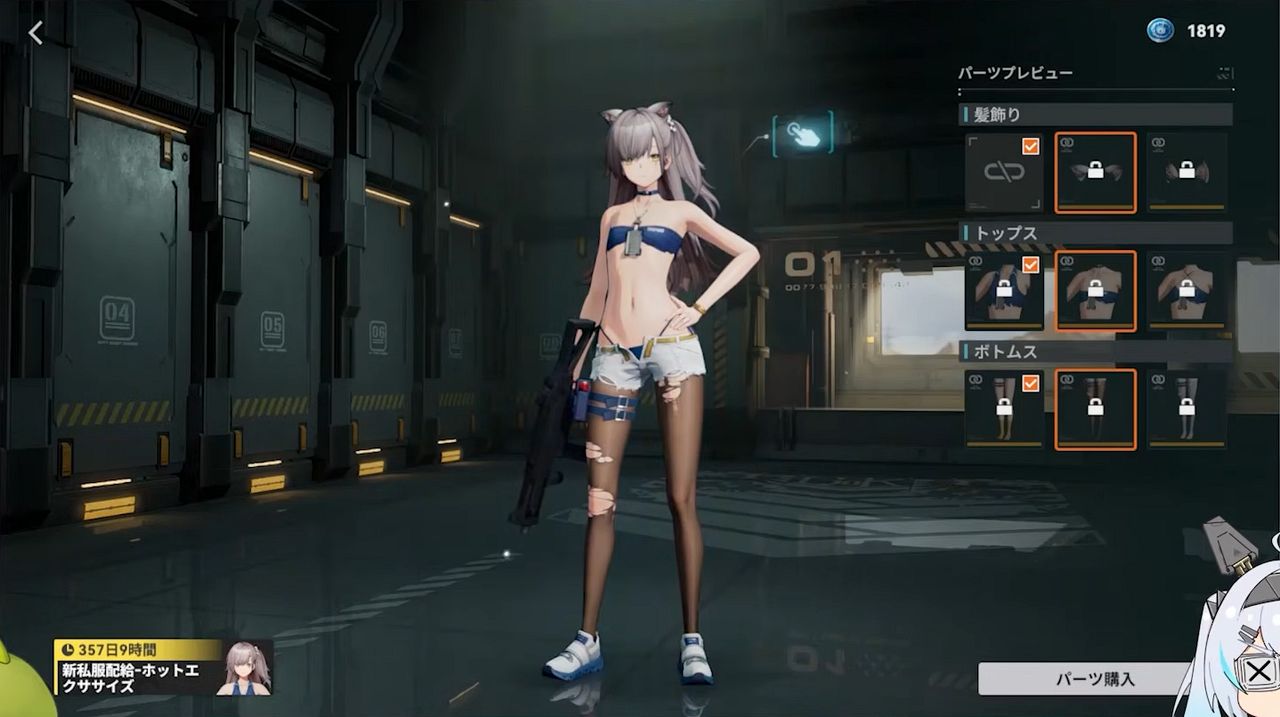This screenshot has height=717, width=1280.
Task: Go back using the top-left arrow
Action: click(x=36, y=33)
